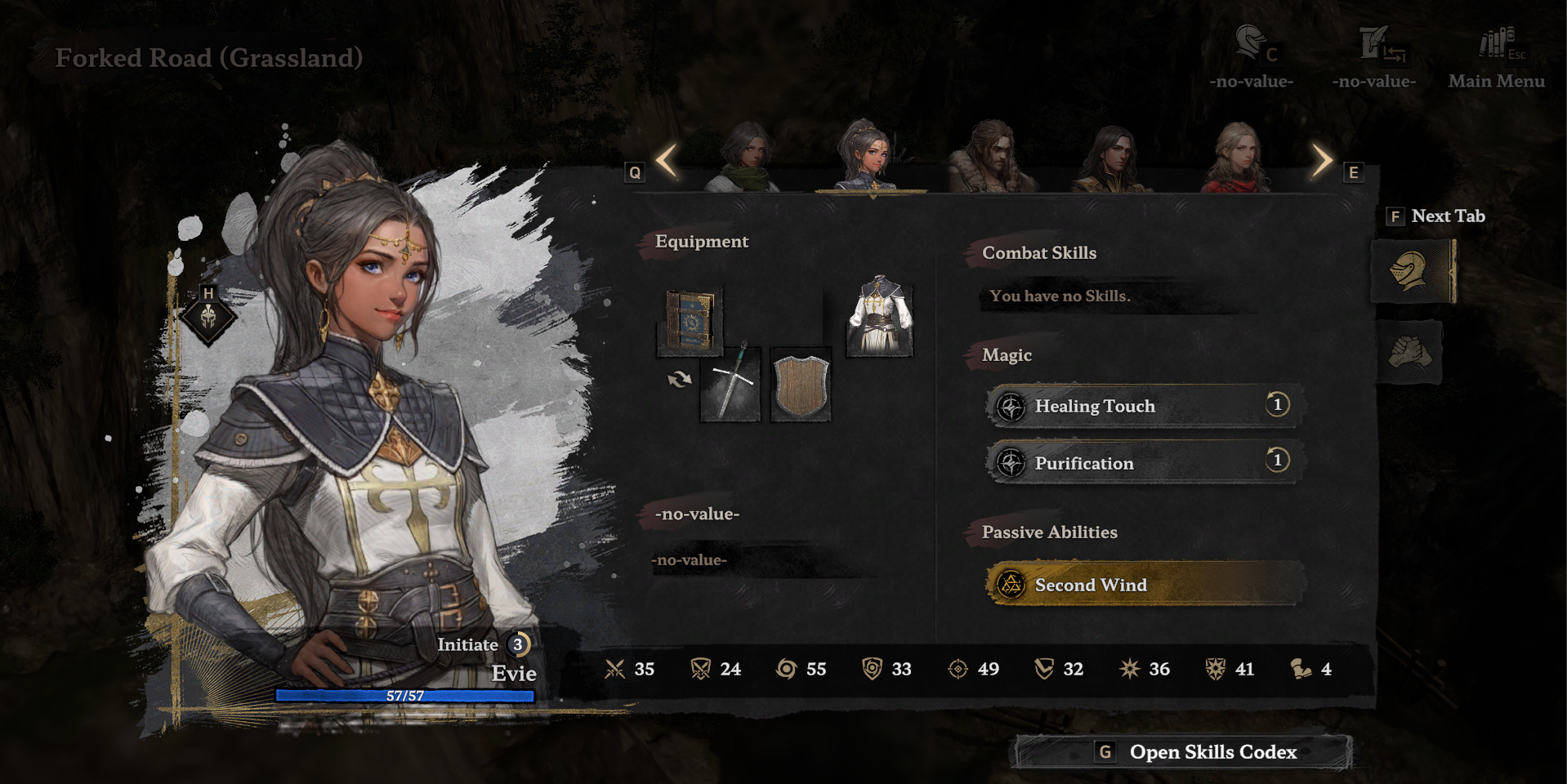Select the Purification spell
Image resolution: width=1567 pixels, height=784 pixels.
point(1143,463)
